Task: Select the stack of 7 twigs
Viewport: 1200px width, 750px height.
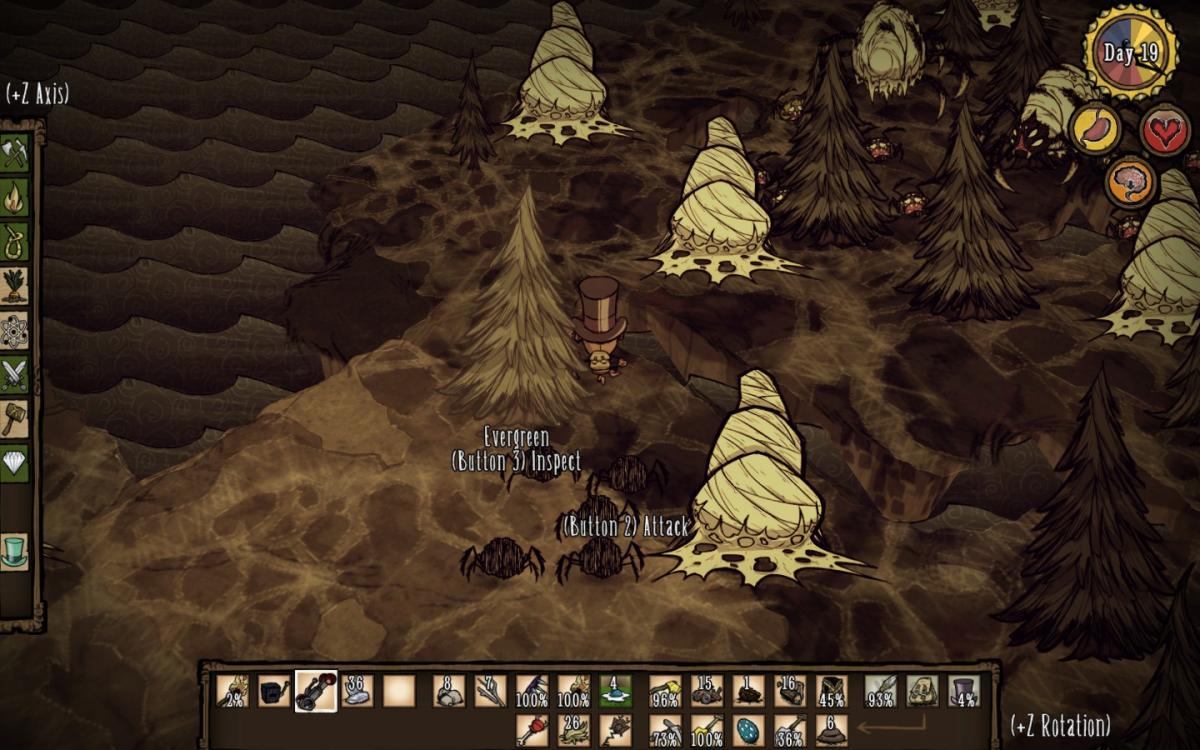Action: 490,690
